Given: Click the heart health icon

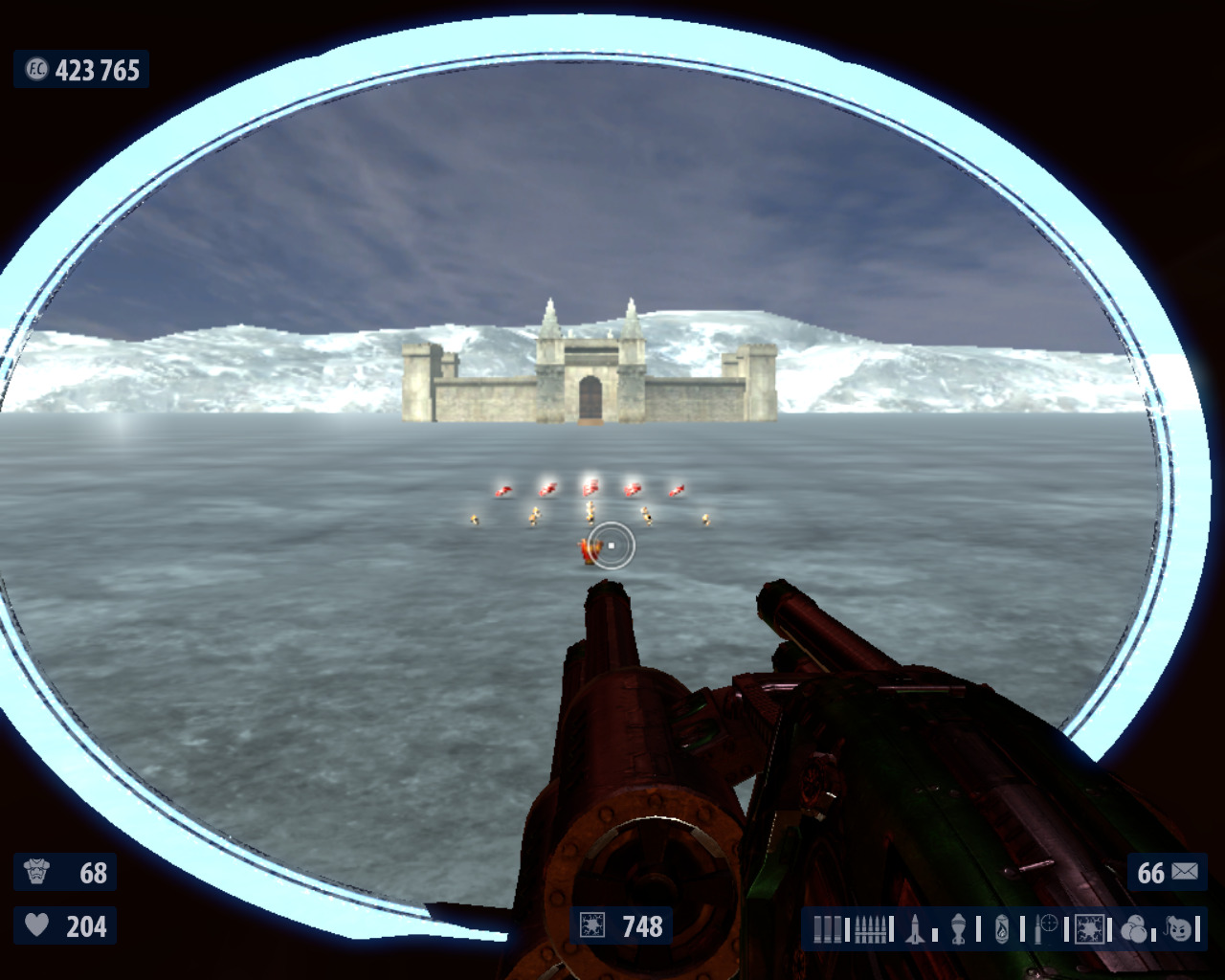Looking at the screenshot, I should (36, 925).
